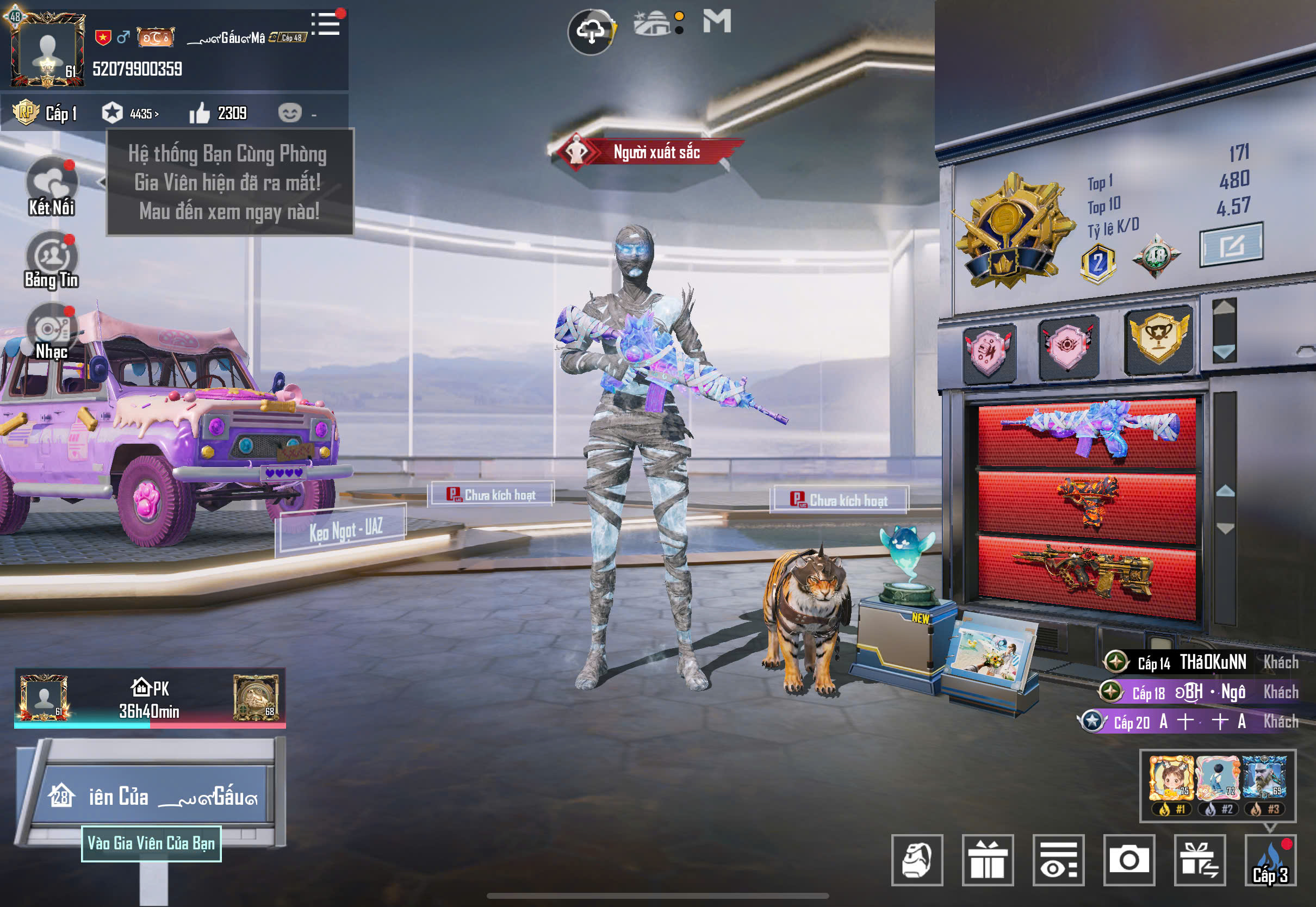Screen dimensions: 1316x907
Task: Give a like with thumbs-up icon
Action: (x=200, y=113)
